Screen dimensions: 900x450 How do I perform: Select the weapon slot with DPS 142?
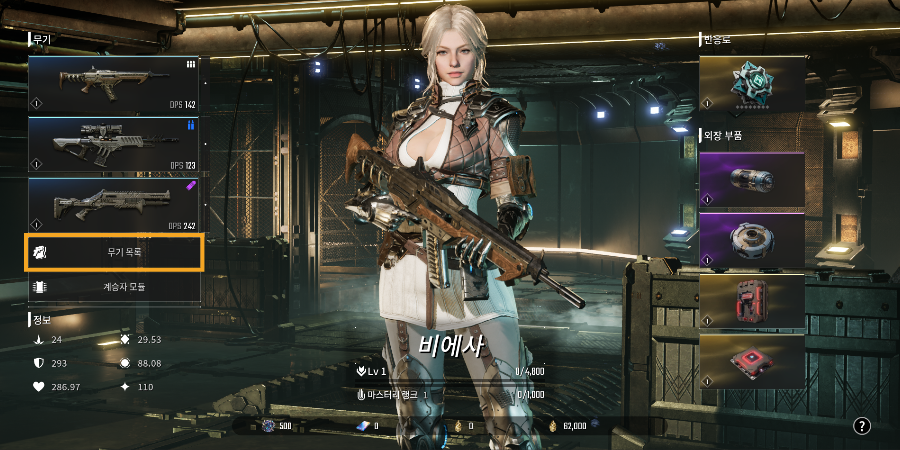pos(113,84)
